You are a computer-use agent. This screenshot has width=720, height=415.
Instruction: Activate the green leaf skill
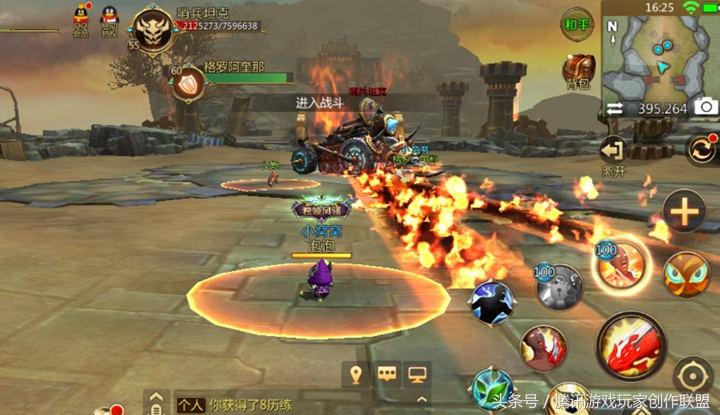coord(494,389)
